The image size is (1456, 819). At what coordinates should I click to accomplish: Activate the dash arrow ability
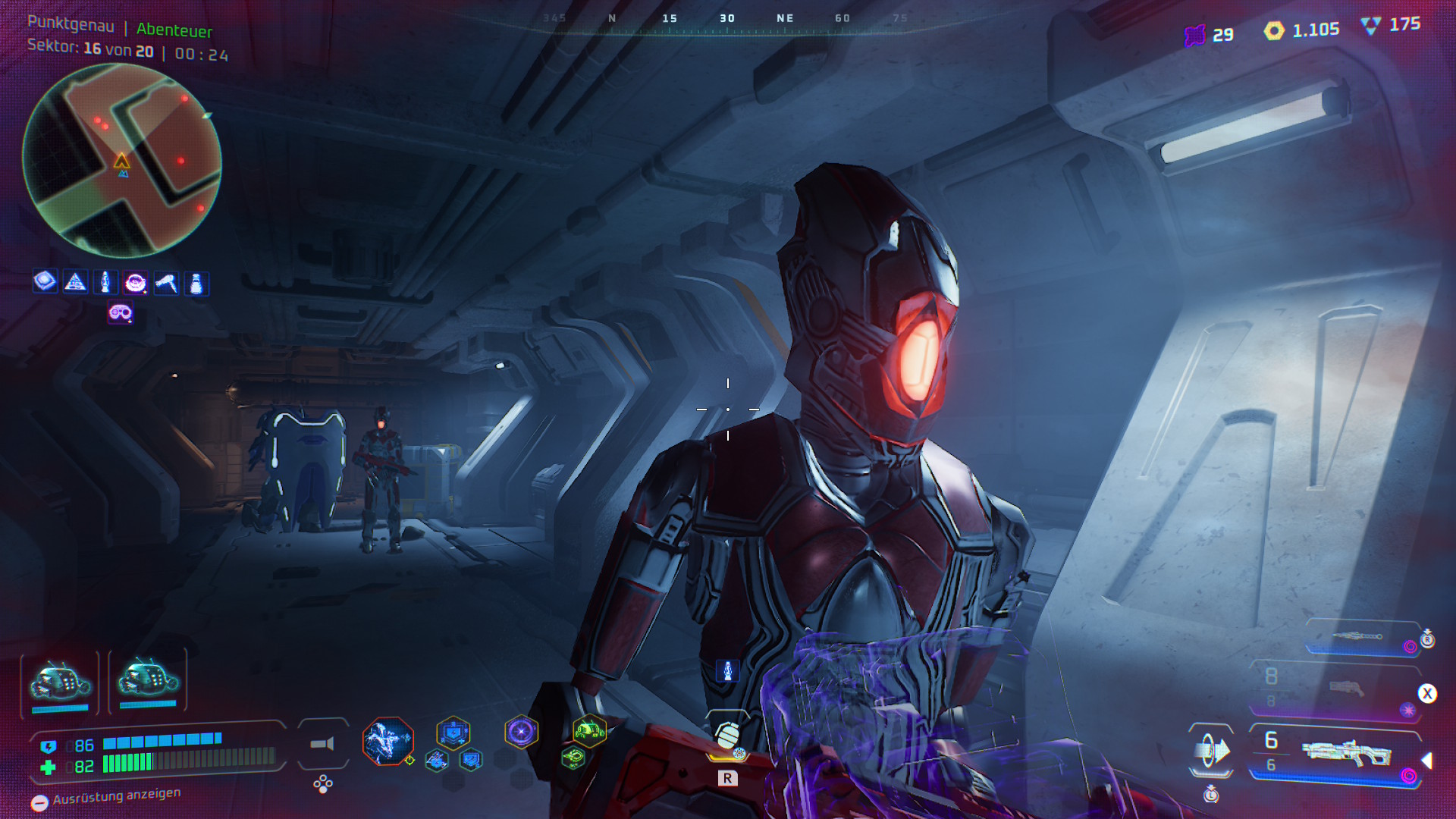click(1211, 752)
